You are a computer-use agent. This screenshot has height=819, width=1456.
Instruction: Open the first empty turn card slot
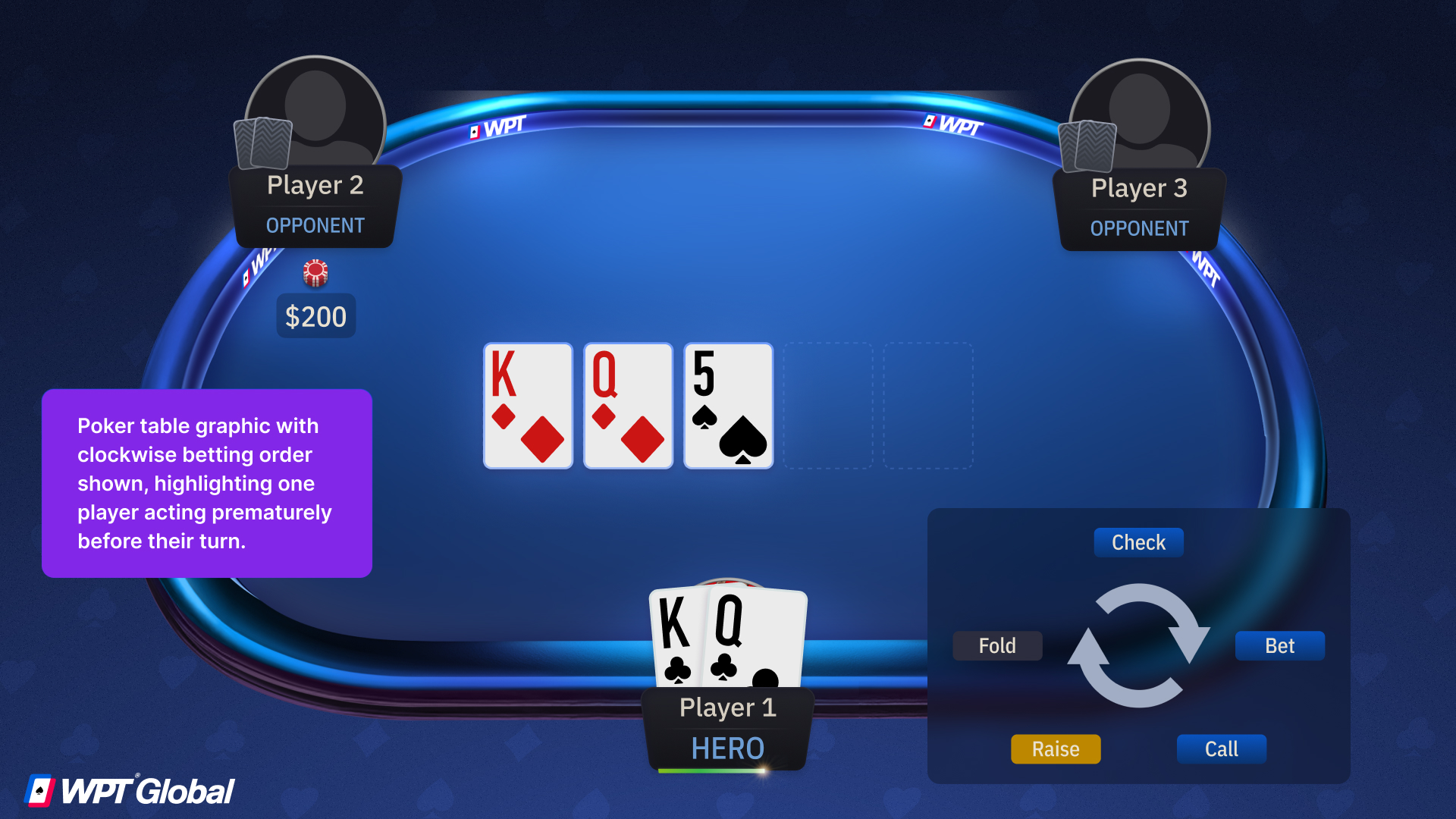(x=827, y=406)
